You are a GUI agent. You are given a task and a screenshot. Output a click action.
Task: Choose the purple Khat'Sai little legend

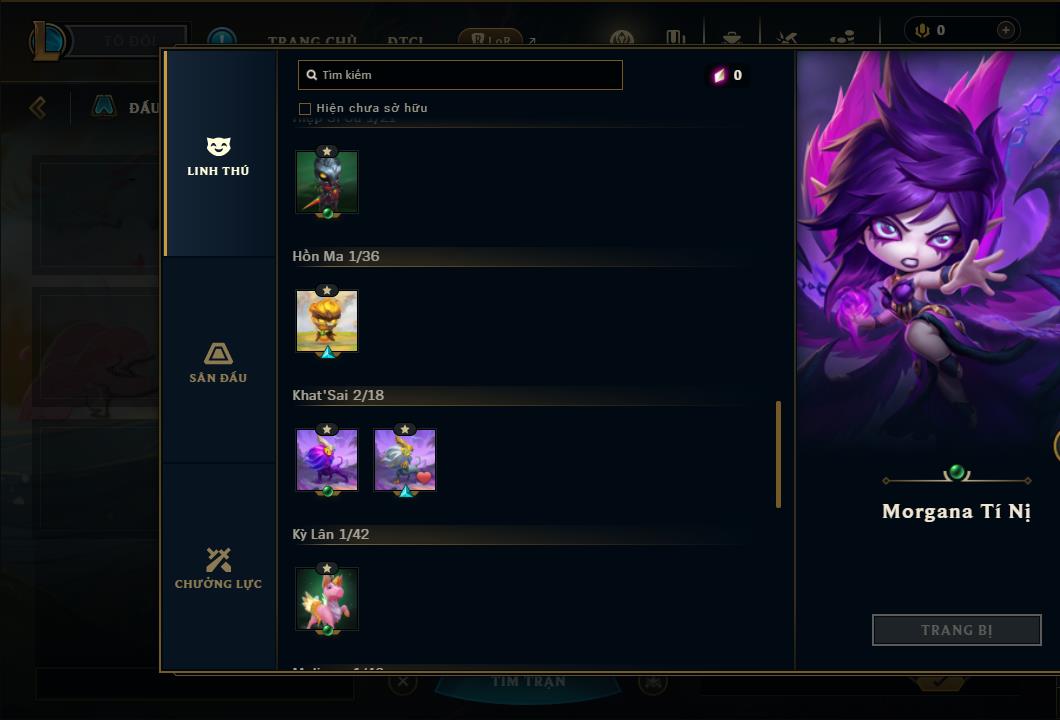point(327,460)
